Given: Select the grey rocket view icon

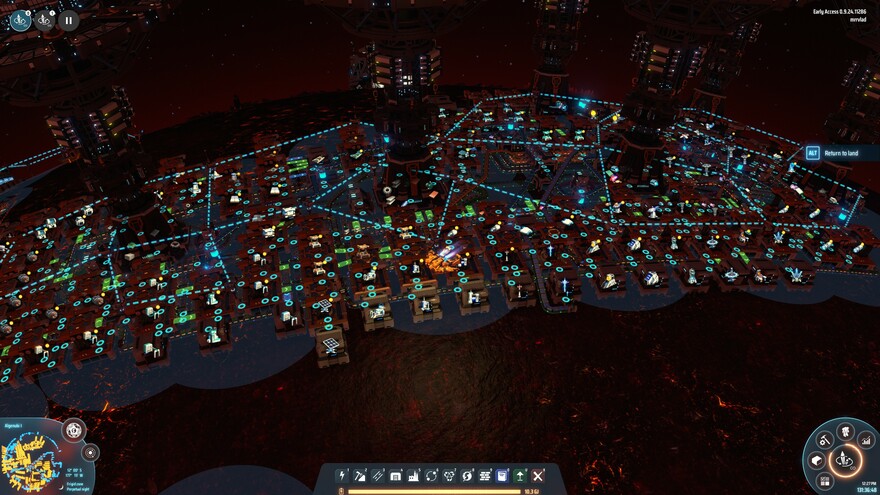Looking at the screenshot, I should pyautogui.click(x=44, y=19).
